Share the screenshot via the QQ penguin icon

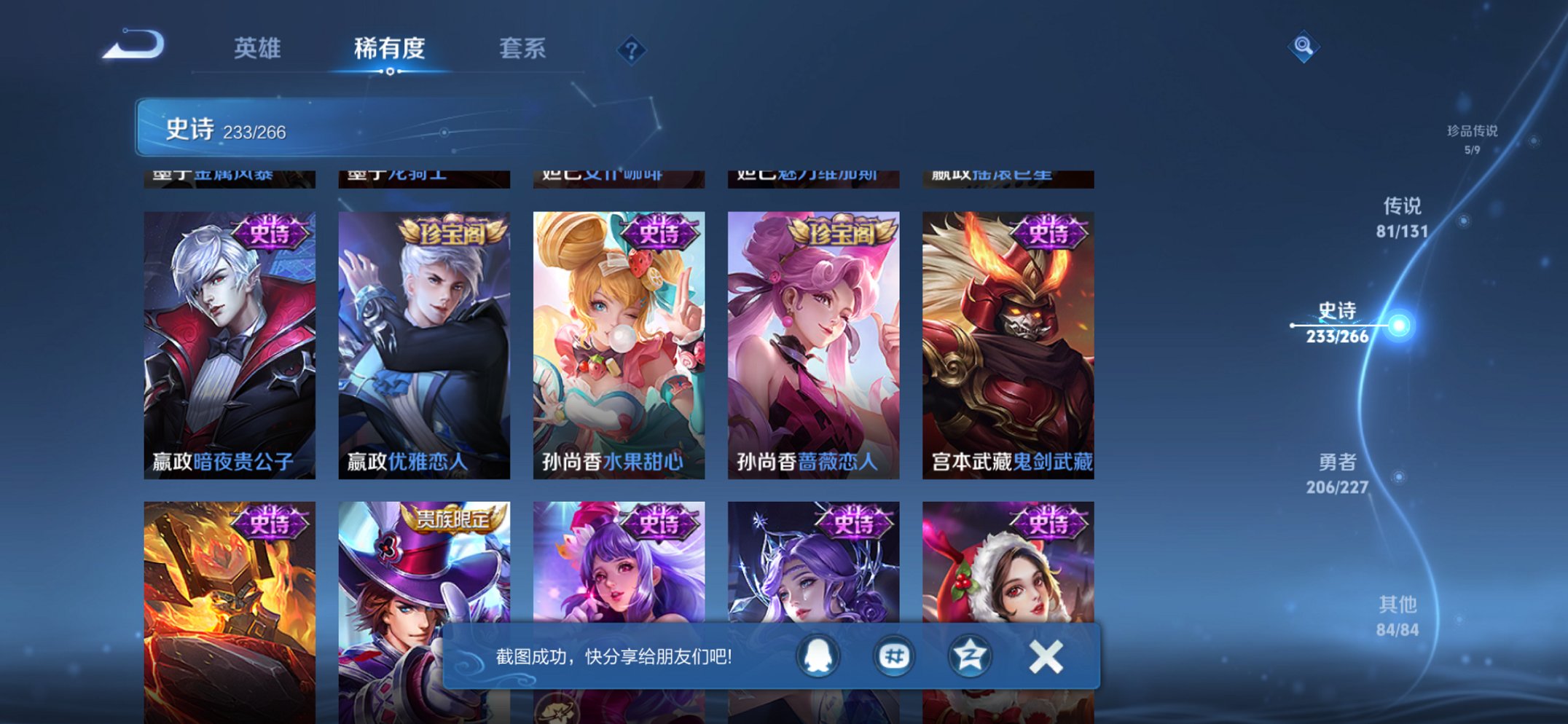pyautogui.click(x=817, y=655)
